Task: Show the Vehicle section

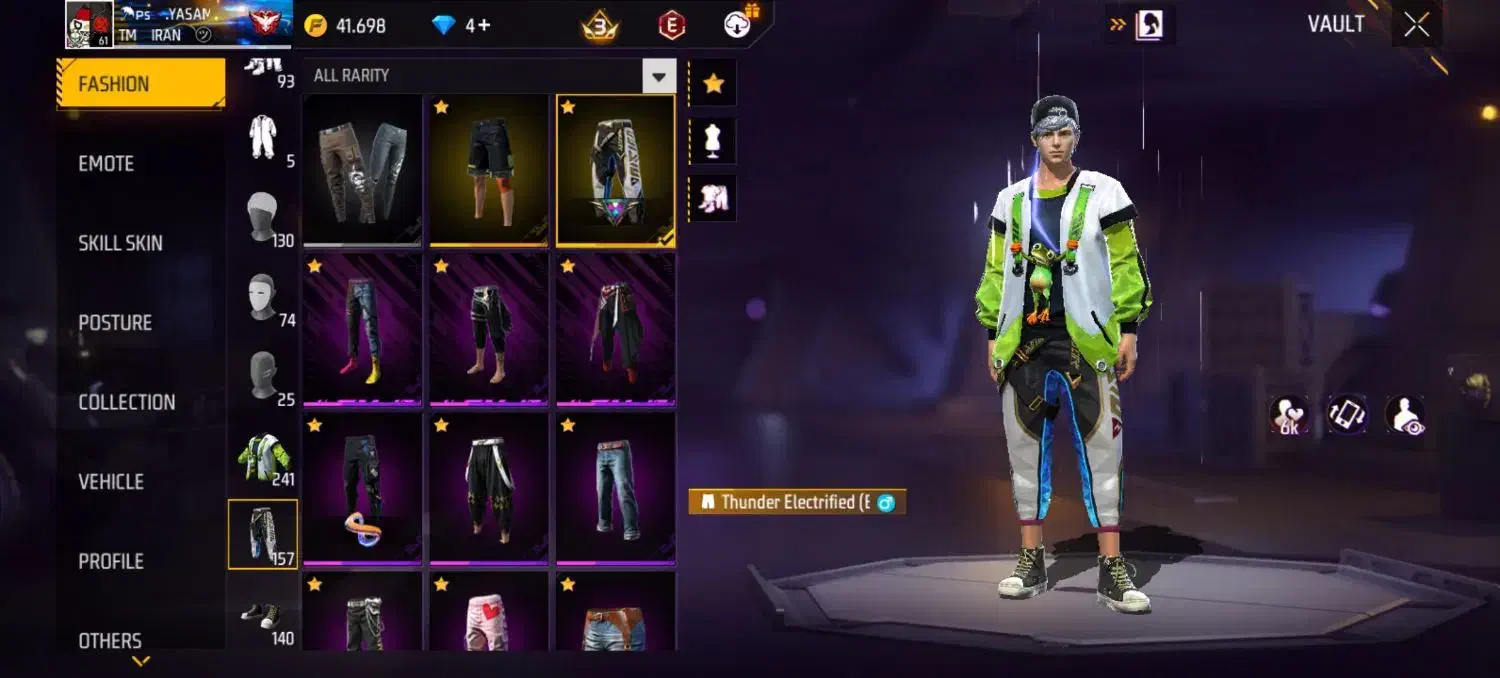Action: coord(111,482)
